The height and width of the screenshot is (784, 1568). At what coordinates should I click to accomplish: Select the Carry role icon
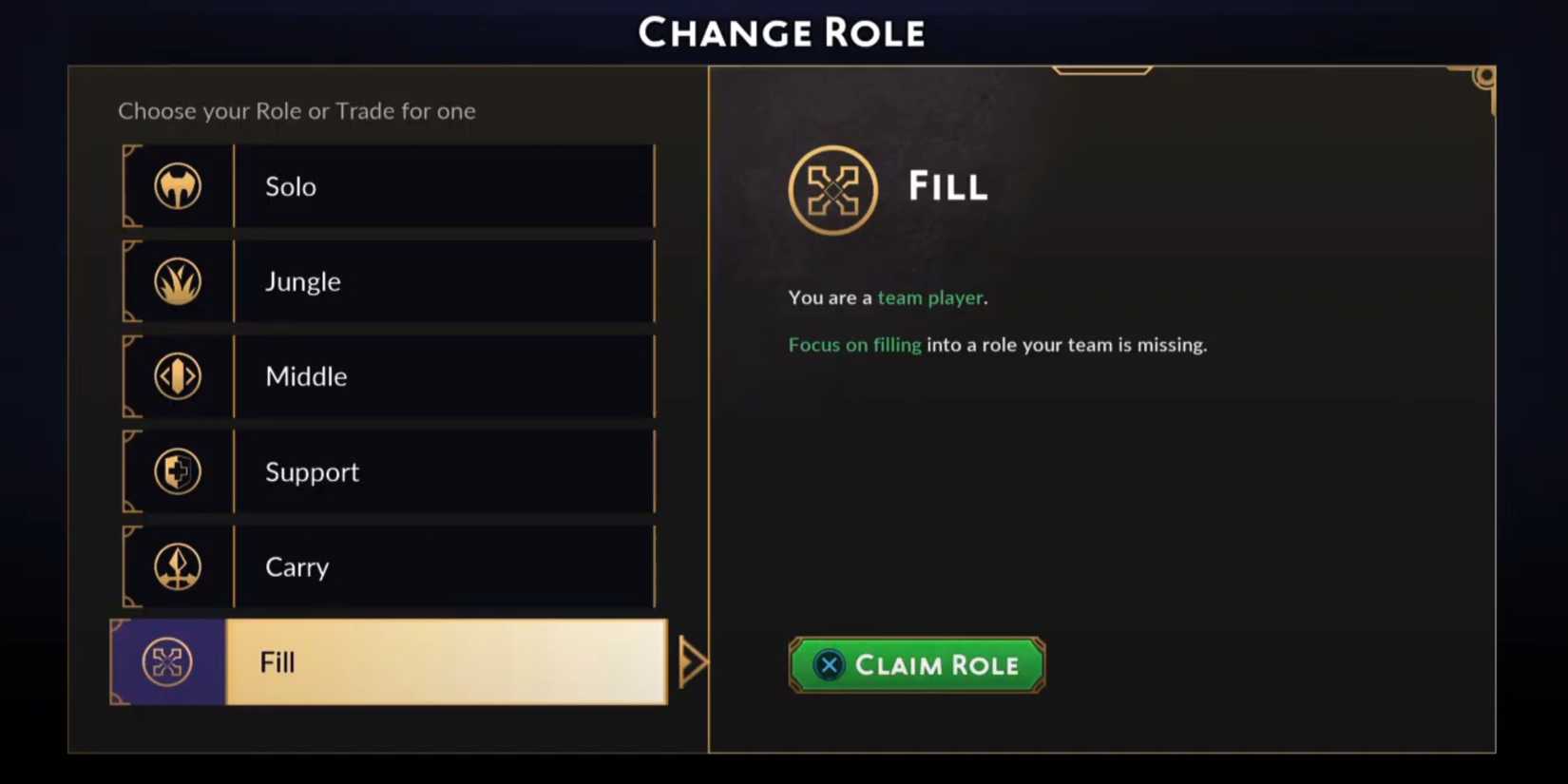click(x=177, y=566)
